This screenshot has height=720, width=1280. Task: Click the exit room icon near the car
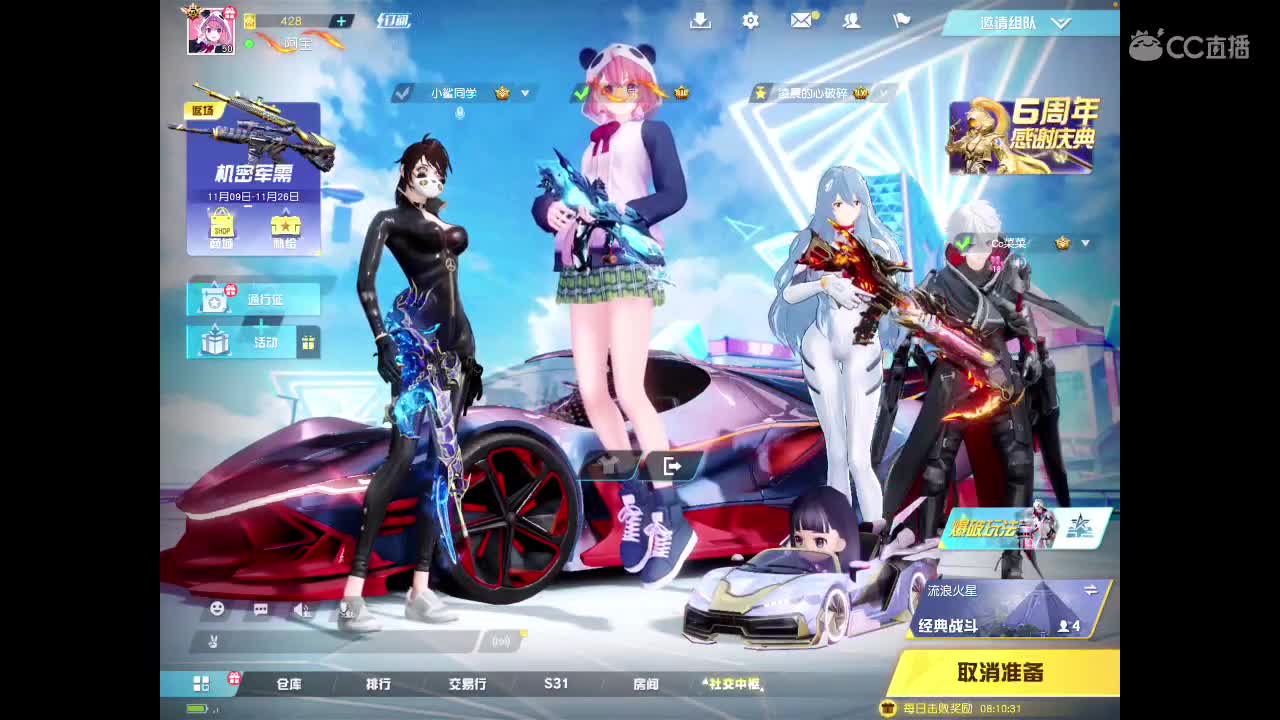tap(672, 464)
